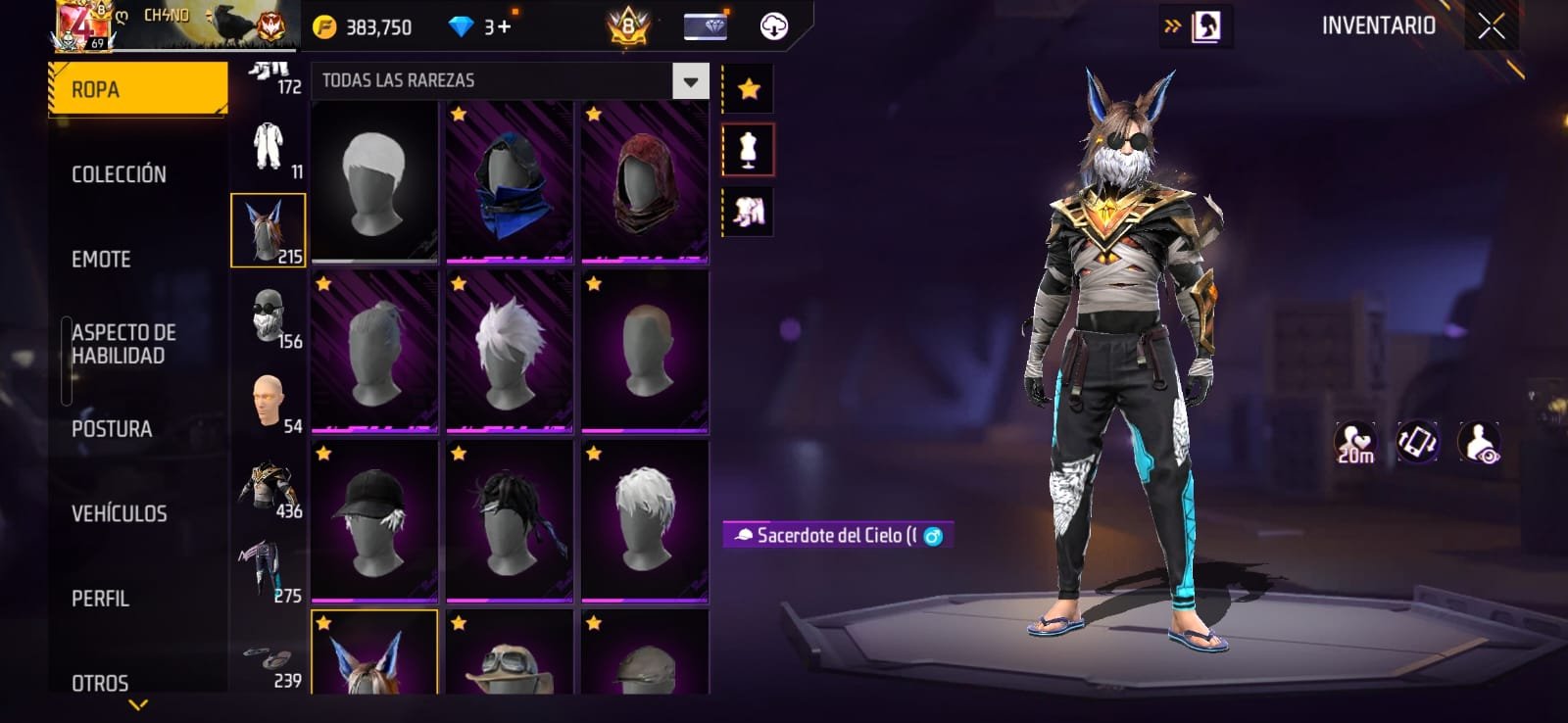Open the Emote section

(101, 260)
